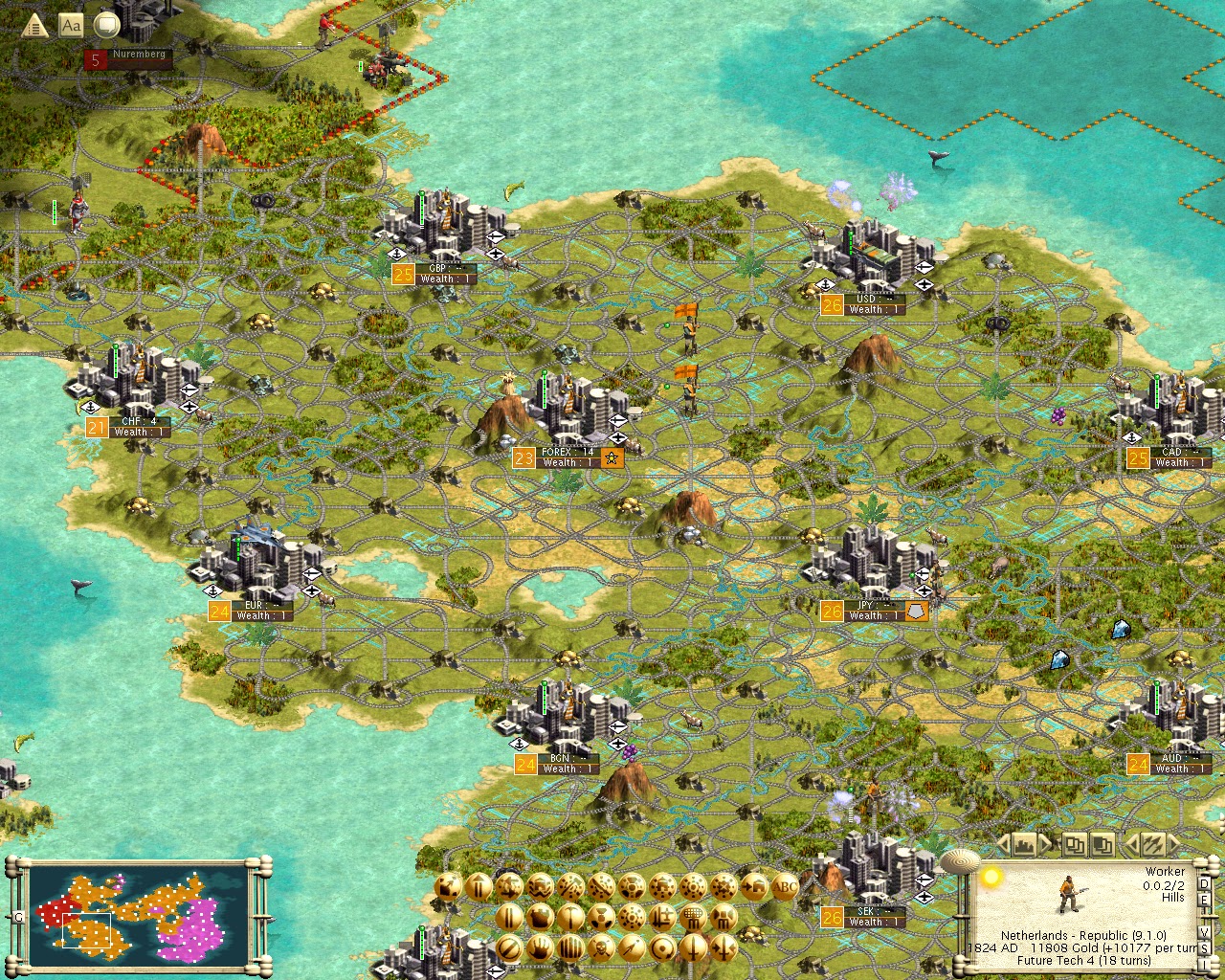Click the right arrow beside the city view icon
Screen dimensions: 1225x980
(x=1045, y=845)
